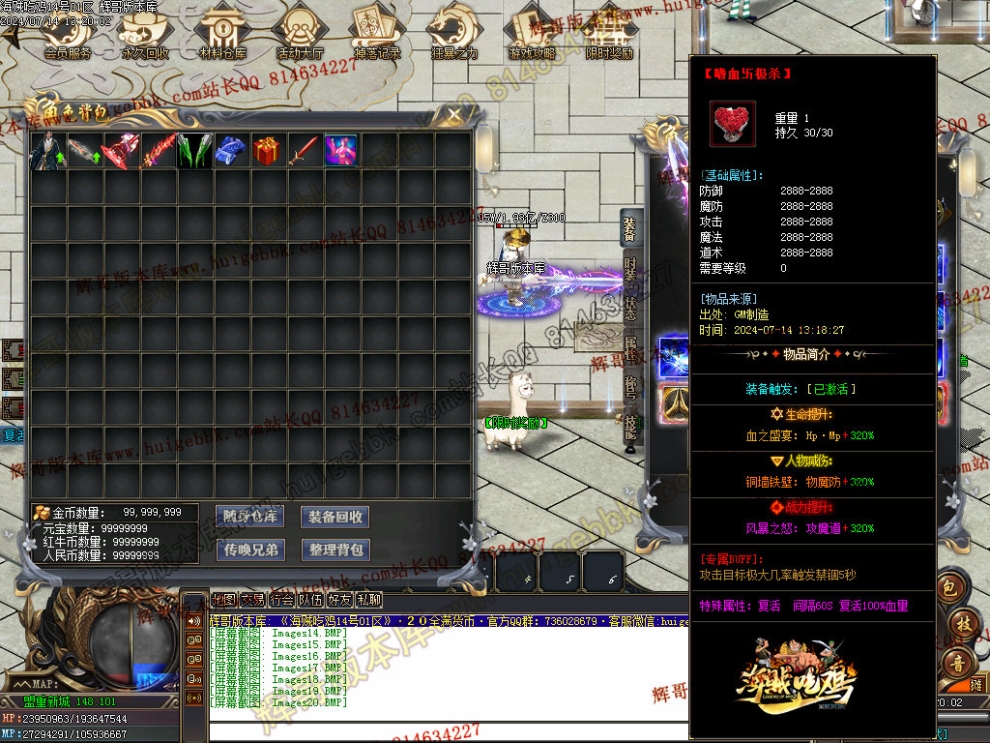Viewport: 990px width, 743px height.
Task: Close the 角色背包 bag window
Action: pos(455,115)
